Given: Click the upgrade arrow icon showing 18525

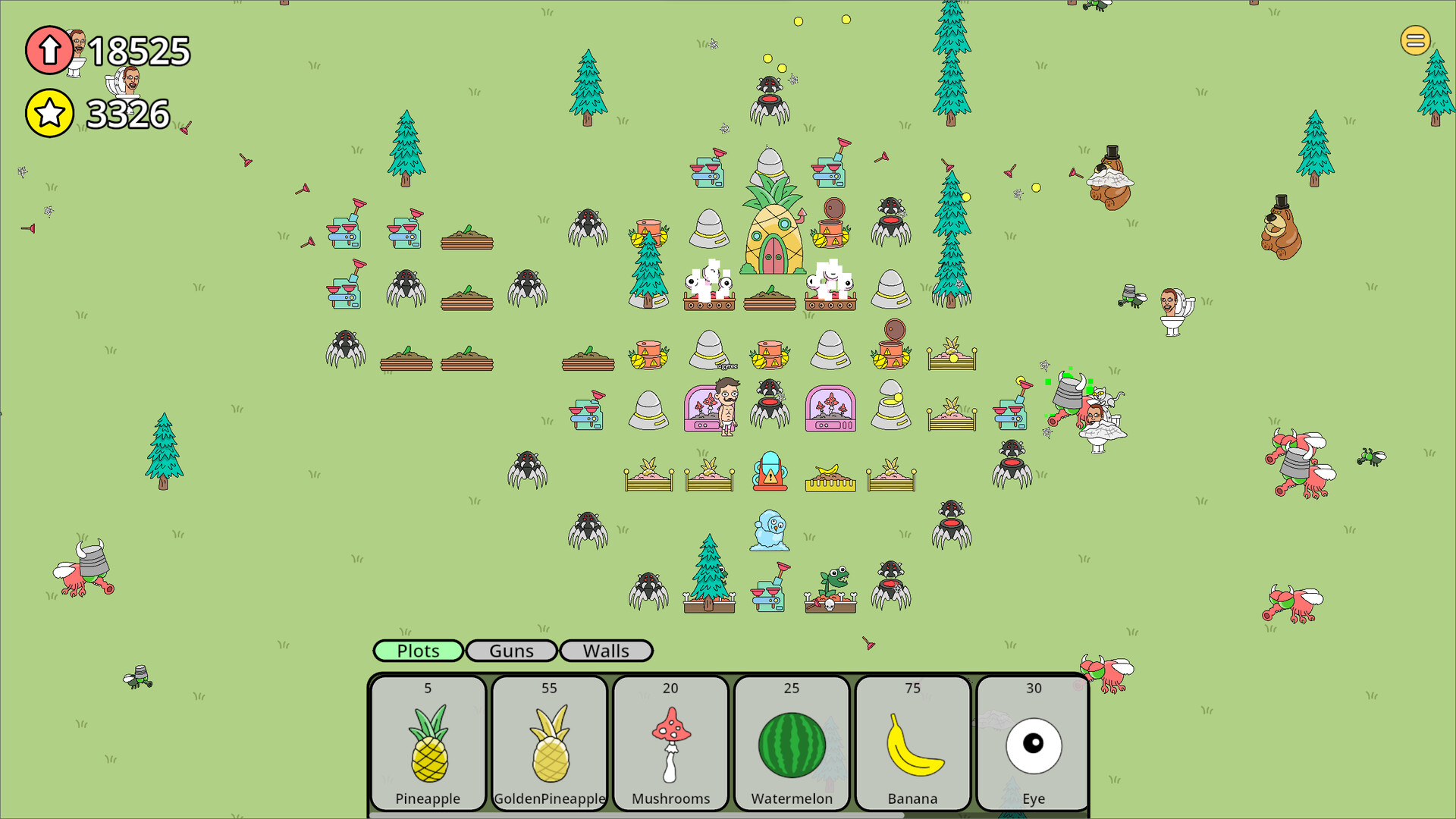Looking at the screenshot, I should coord(49,50).
